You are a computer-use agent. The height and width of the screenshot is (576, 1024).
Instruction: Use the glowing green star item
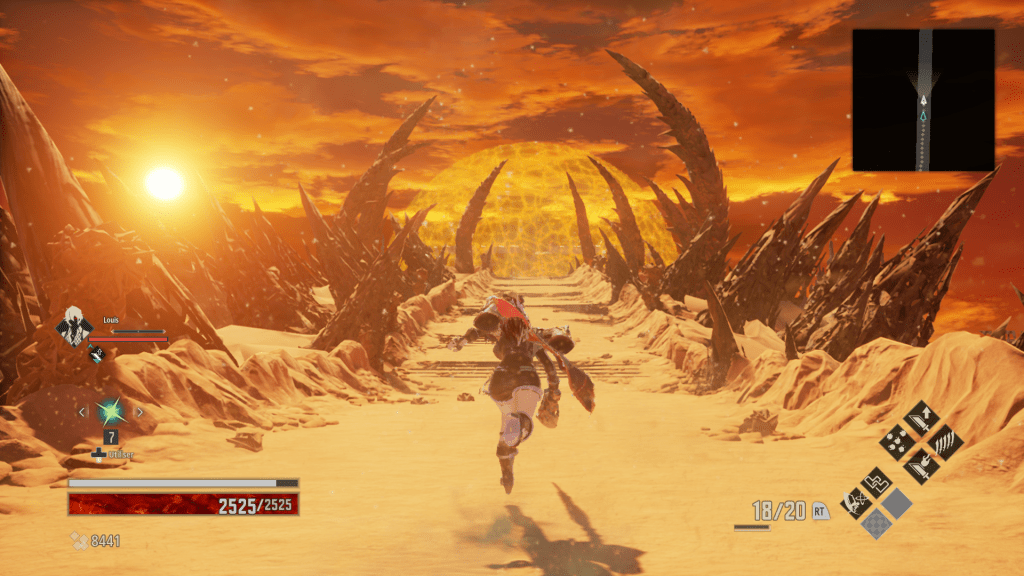(110, 411)
